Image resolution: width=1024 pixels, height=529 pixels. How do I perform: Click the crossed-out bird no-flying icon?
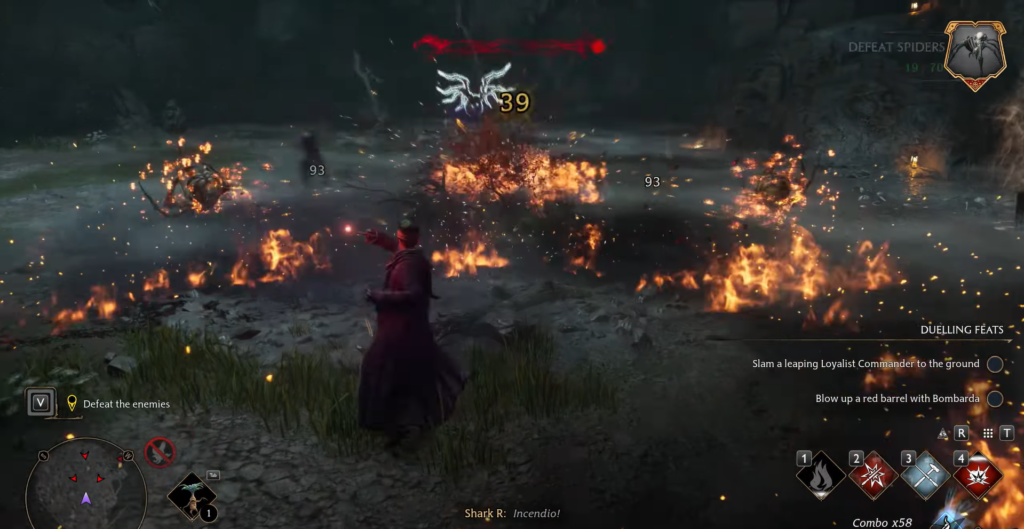[x=160, y=453]
